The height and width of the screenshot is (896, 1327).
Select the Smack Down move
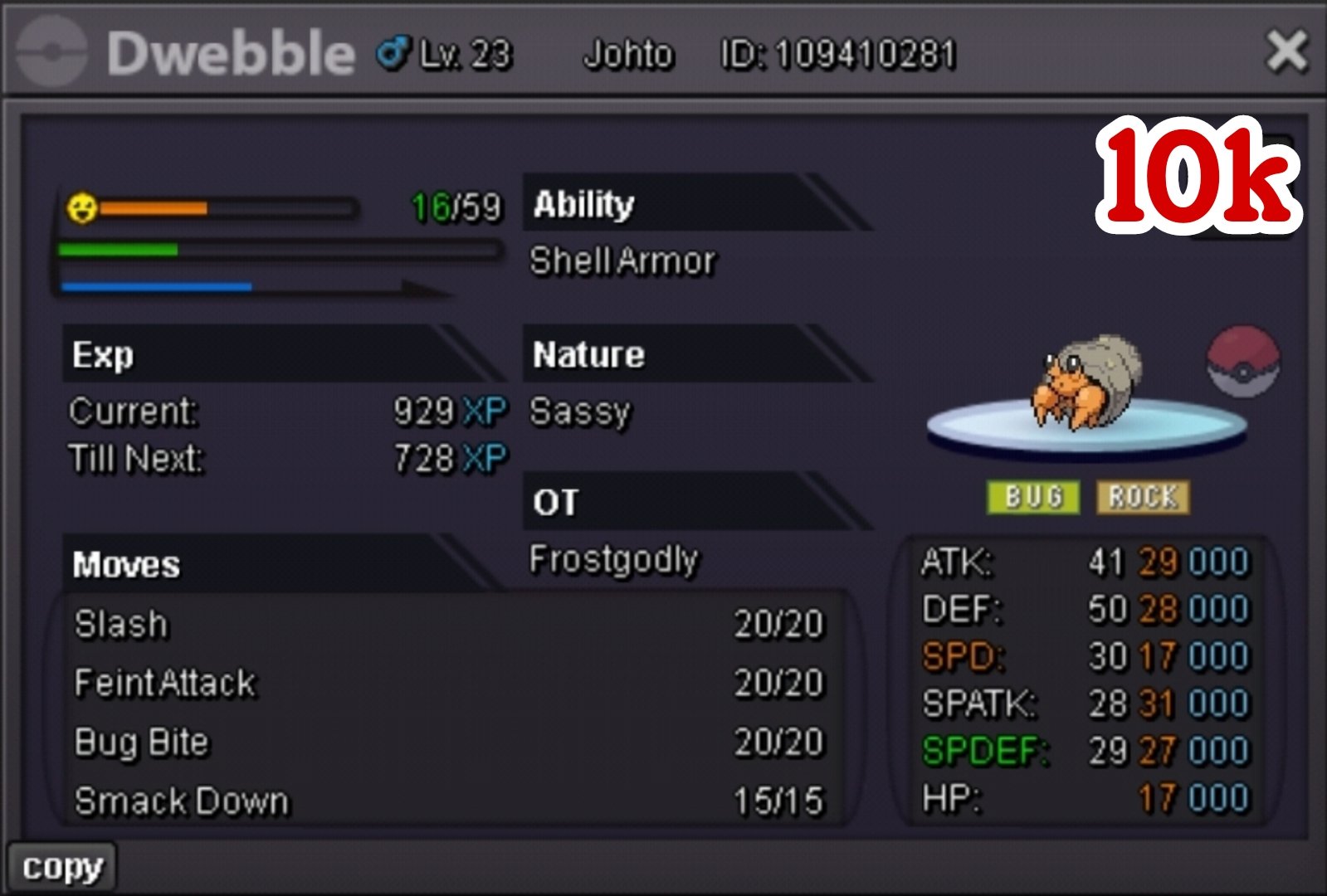[x=448, y=801]
